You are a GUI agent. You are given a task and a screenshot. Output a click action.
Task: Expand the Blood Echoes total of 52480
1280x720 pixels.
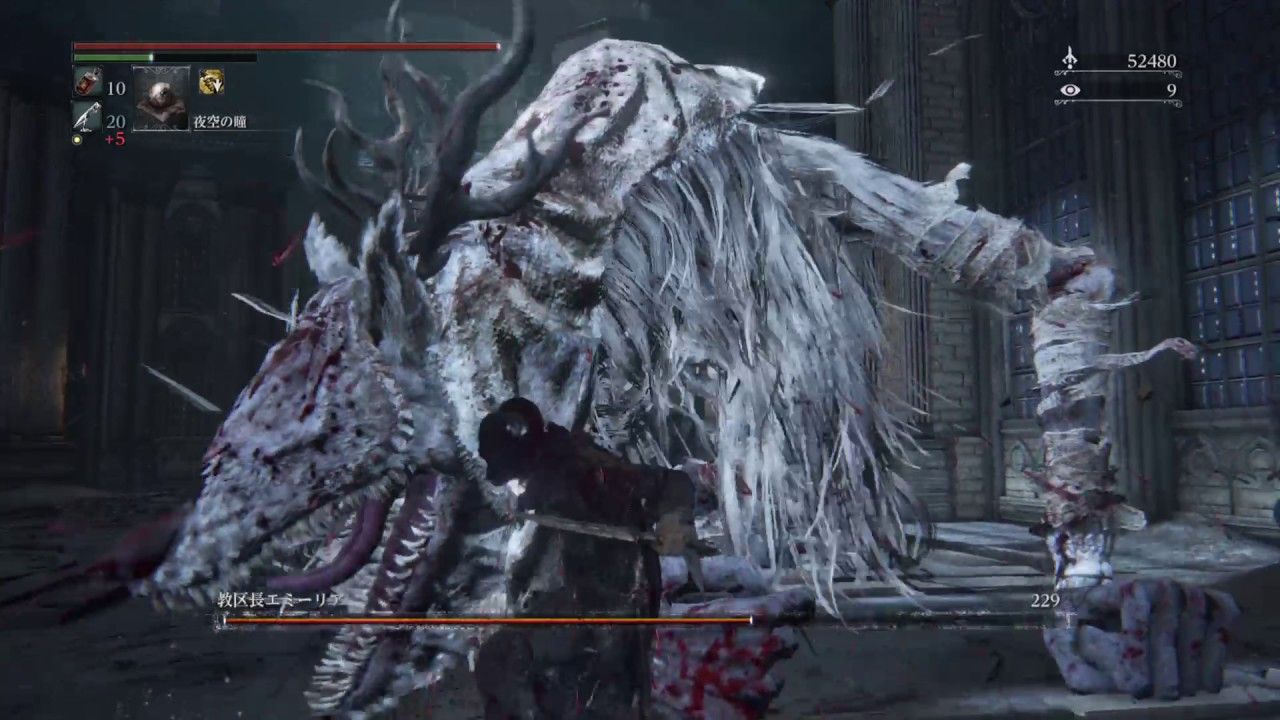click(1152, 59)
